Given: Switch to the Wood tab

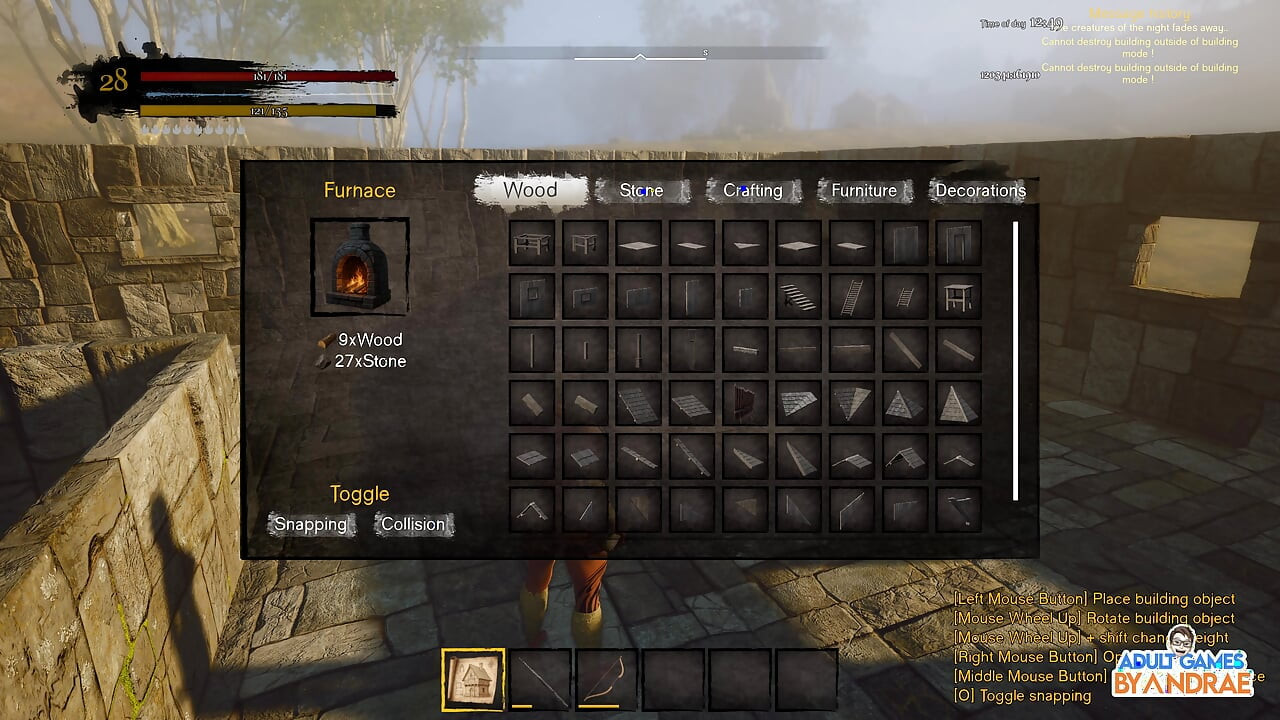Looking at the screenshot, I should click(530, 190).
